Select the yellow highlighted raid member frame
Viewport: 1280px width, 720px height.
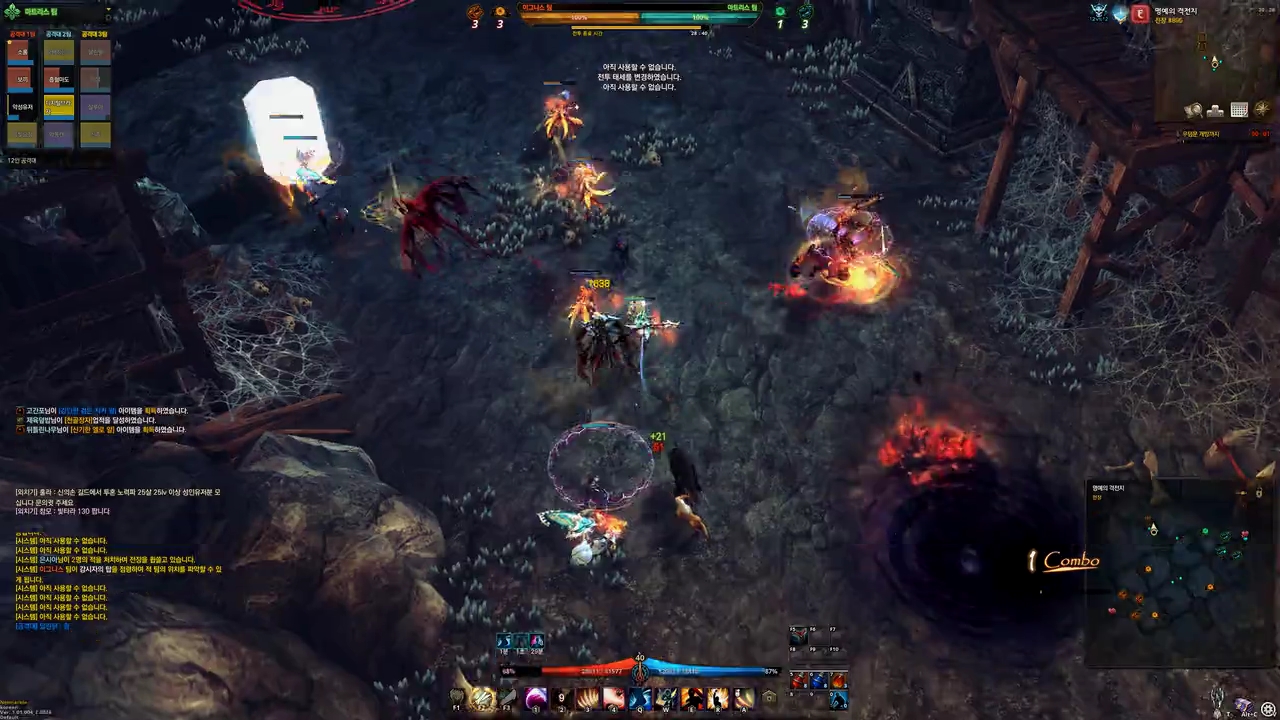[59, 106]
